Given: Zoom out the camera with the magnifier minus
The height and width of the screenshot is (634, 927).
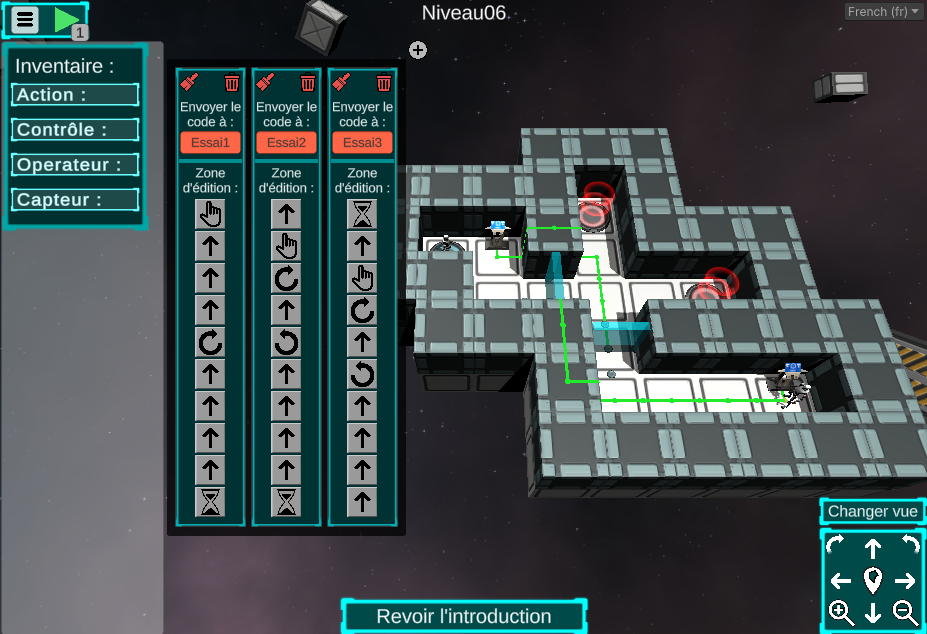Looking at the screenshot, I should point(905,612).
